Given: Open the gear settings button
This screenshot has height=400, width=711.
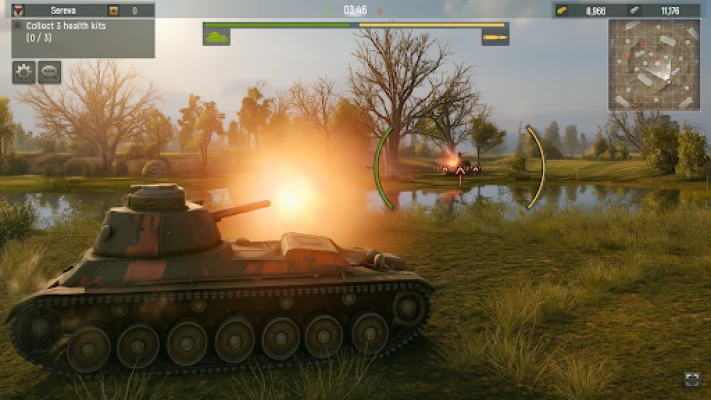Looking at the screenshot, I should tap(24, 72).
